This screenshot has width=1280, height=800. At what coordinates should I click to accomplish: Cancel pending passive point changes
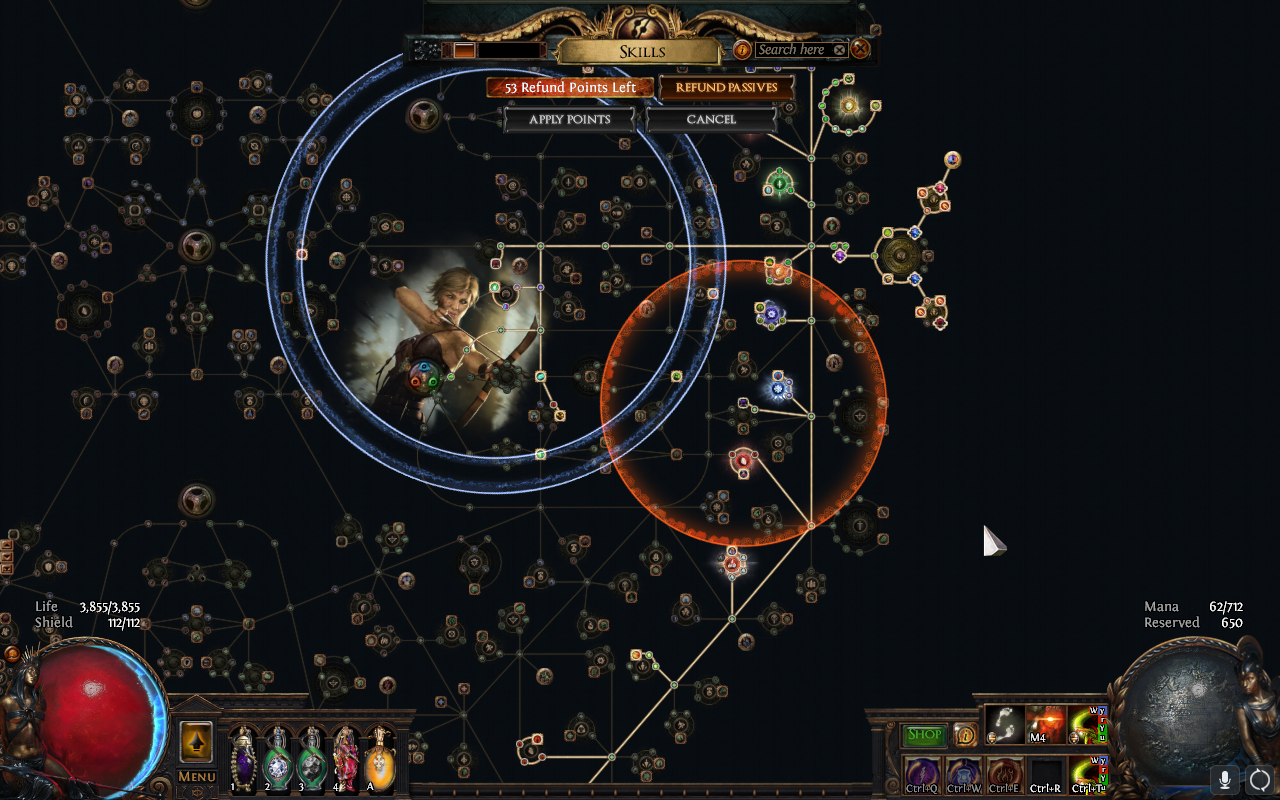pyautogui.click(x=711, y=119)
